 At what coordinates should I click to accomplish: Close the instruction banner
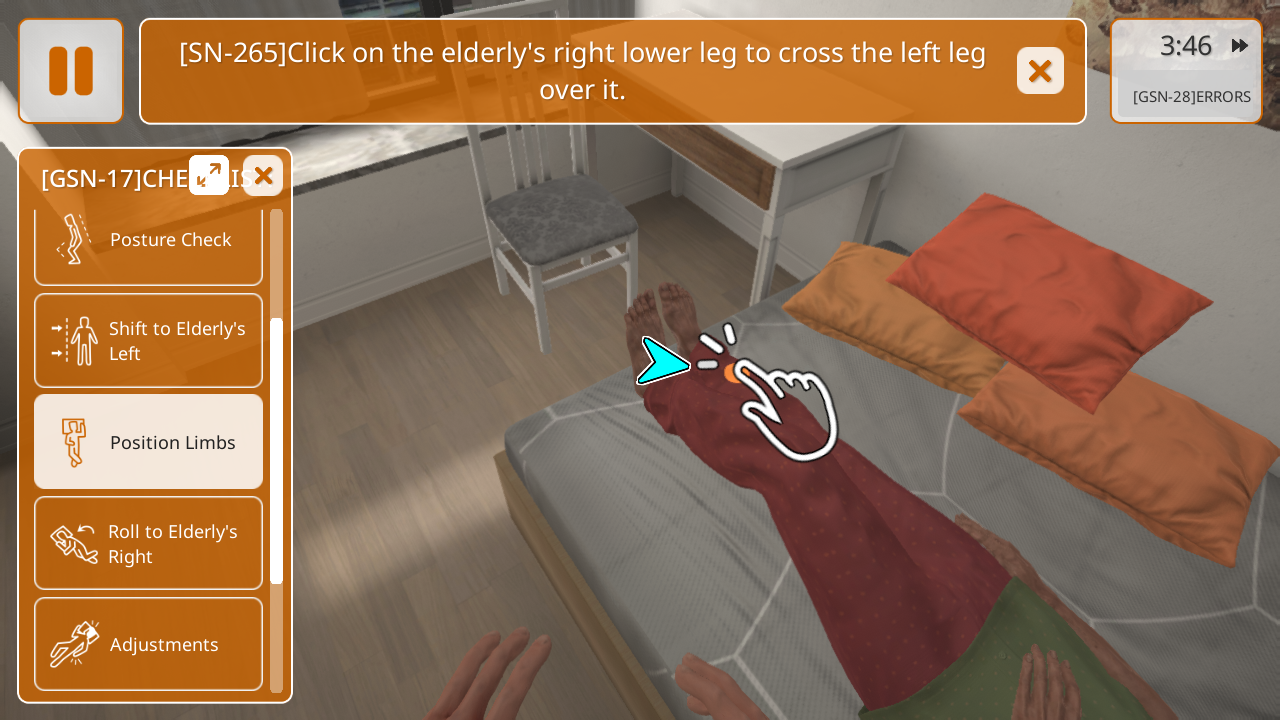1040,71
